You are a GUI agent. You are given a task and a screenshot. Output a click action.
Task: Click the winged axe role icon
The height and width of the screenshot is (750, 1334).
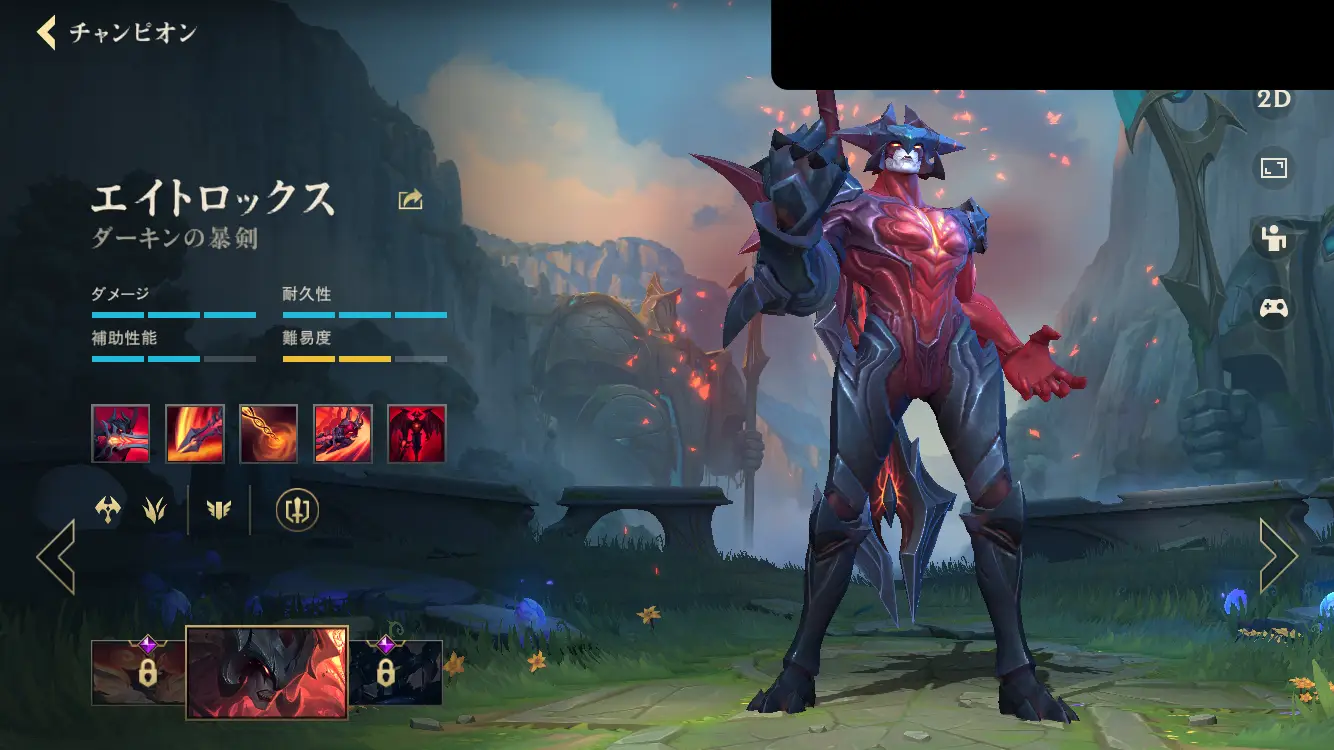pyautogui.click(x=108, y=510)
